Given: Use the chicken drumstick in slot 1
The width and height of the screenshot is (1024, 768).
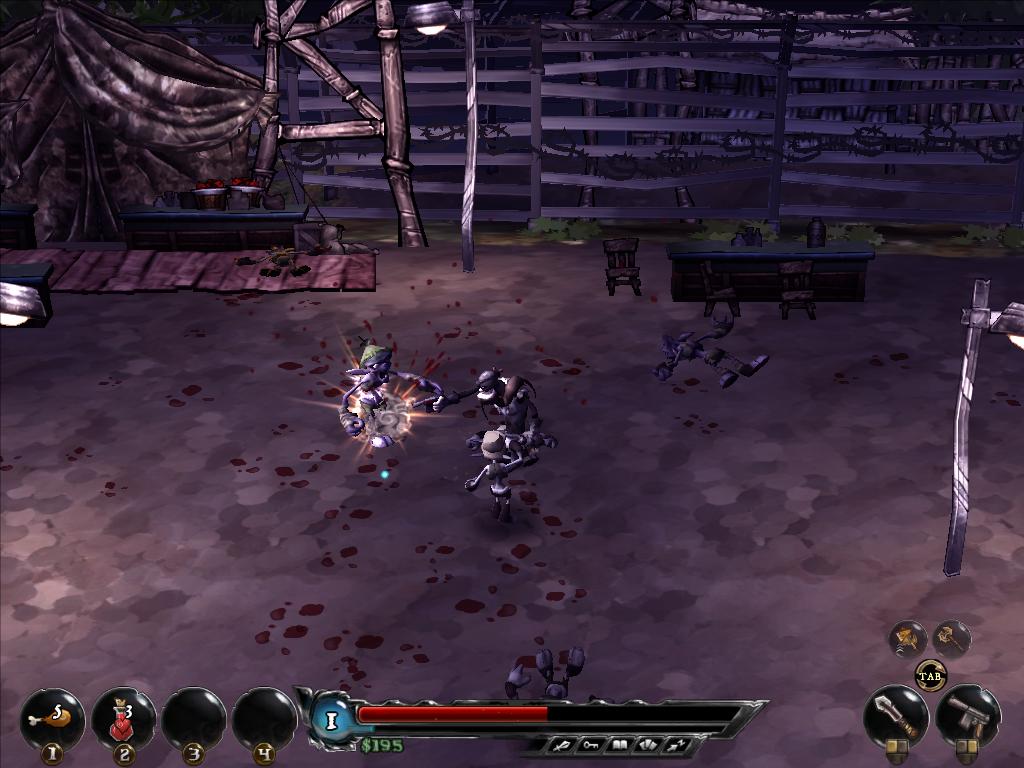Looking at the screenshot, I should (x=52, y=717).
